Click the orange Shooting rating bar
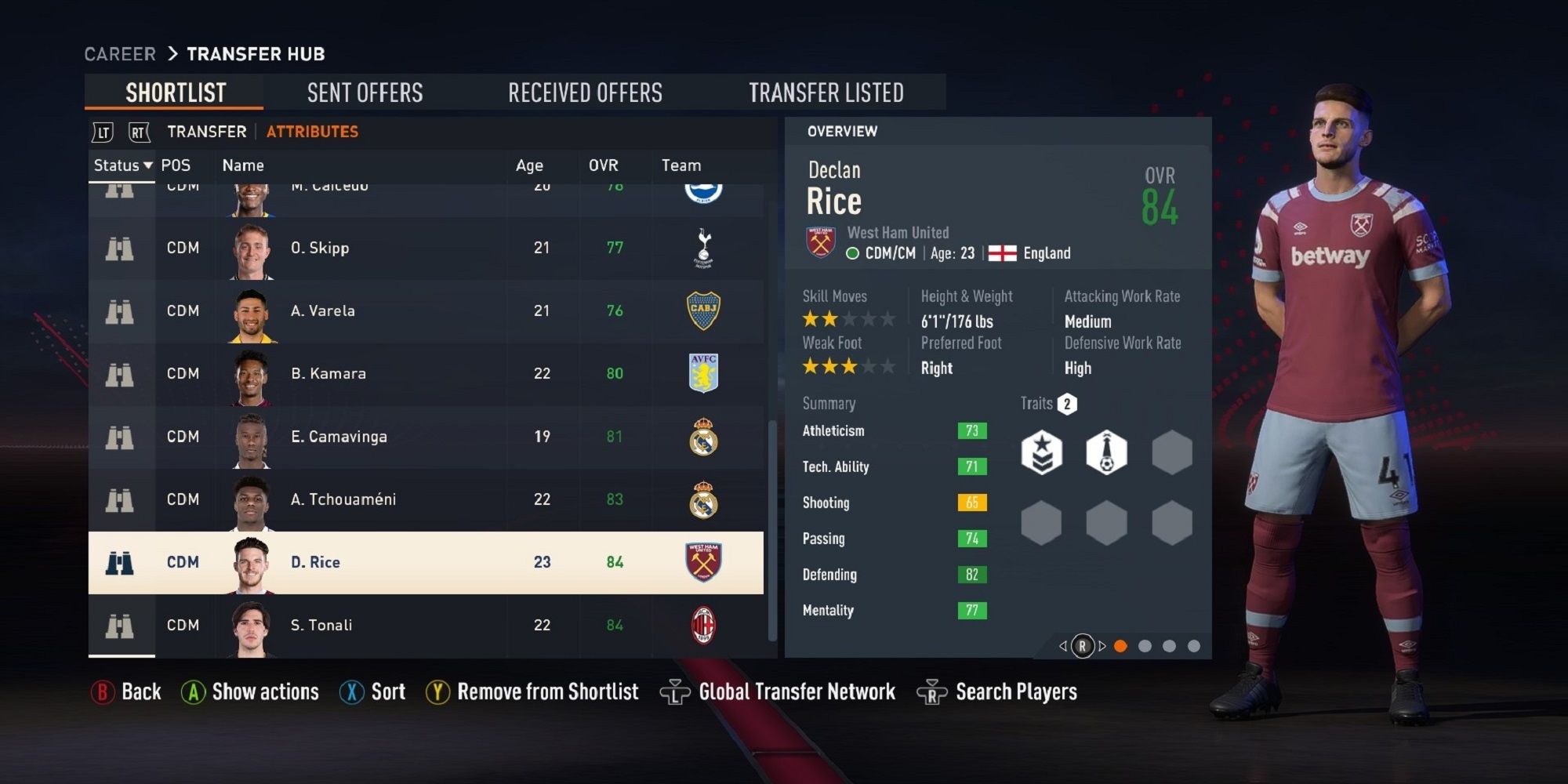 971,503
